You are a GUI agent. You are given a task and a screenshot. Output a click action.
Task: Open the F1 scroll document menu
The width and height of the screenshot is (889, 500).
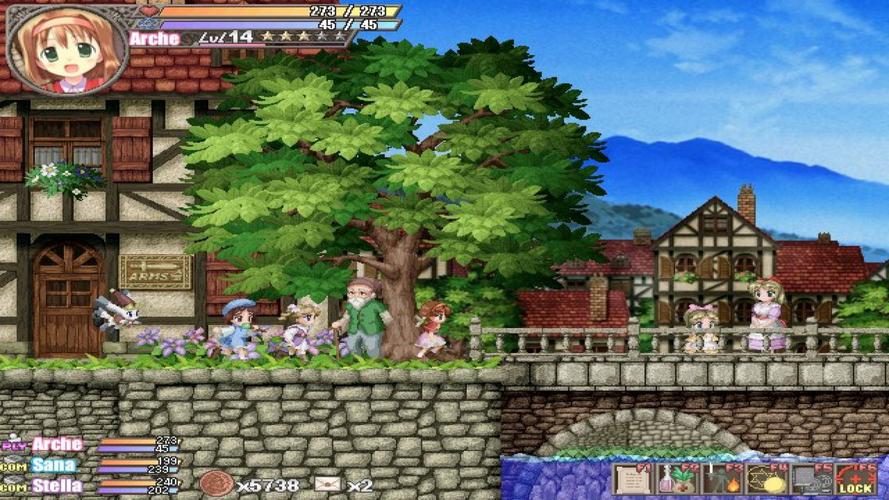coord(631,479)
